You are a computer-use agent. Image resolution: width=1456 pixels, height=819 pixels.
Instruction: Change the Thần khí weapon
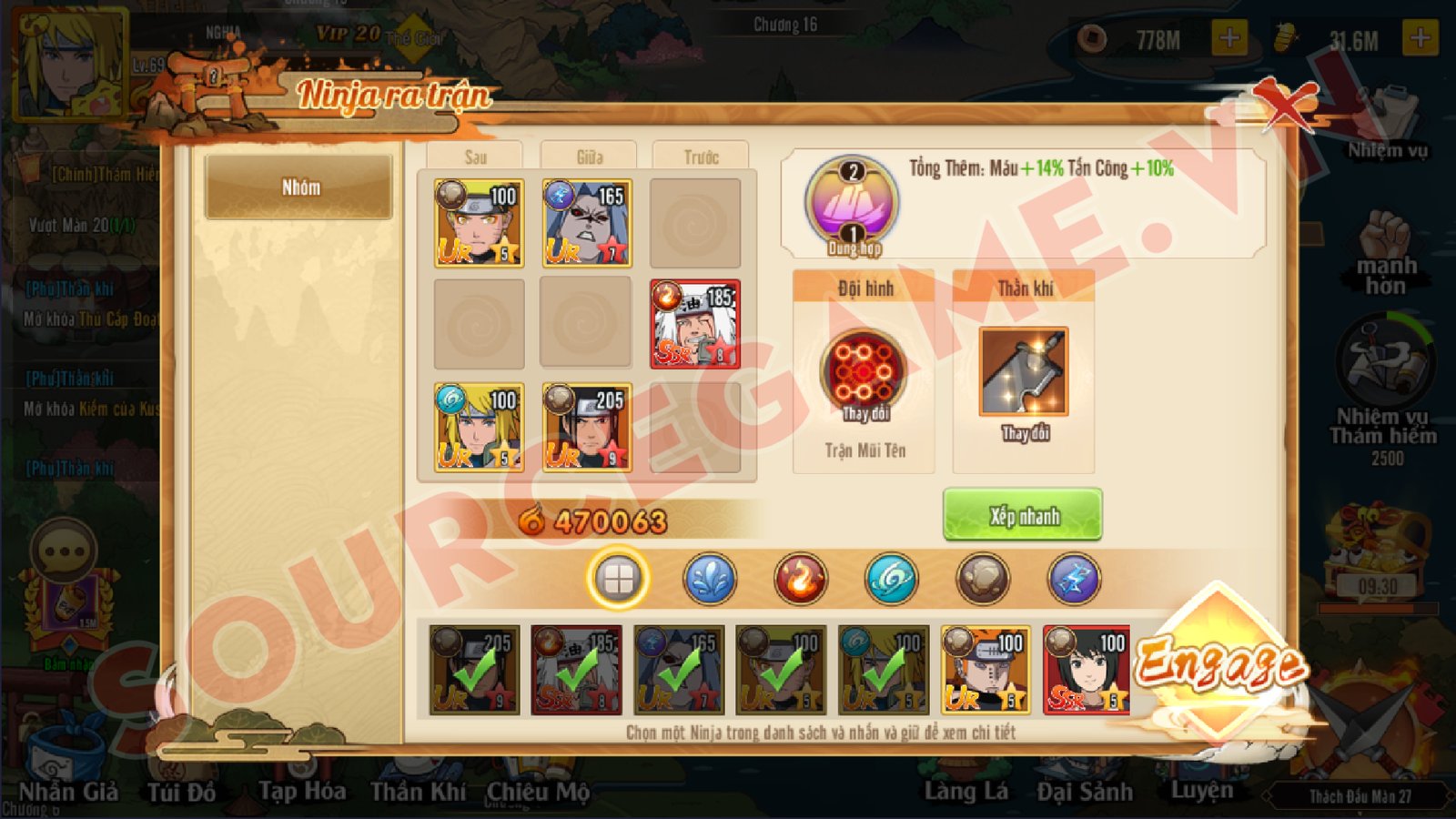point(1024,373)
